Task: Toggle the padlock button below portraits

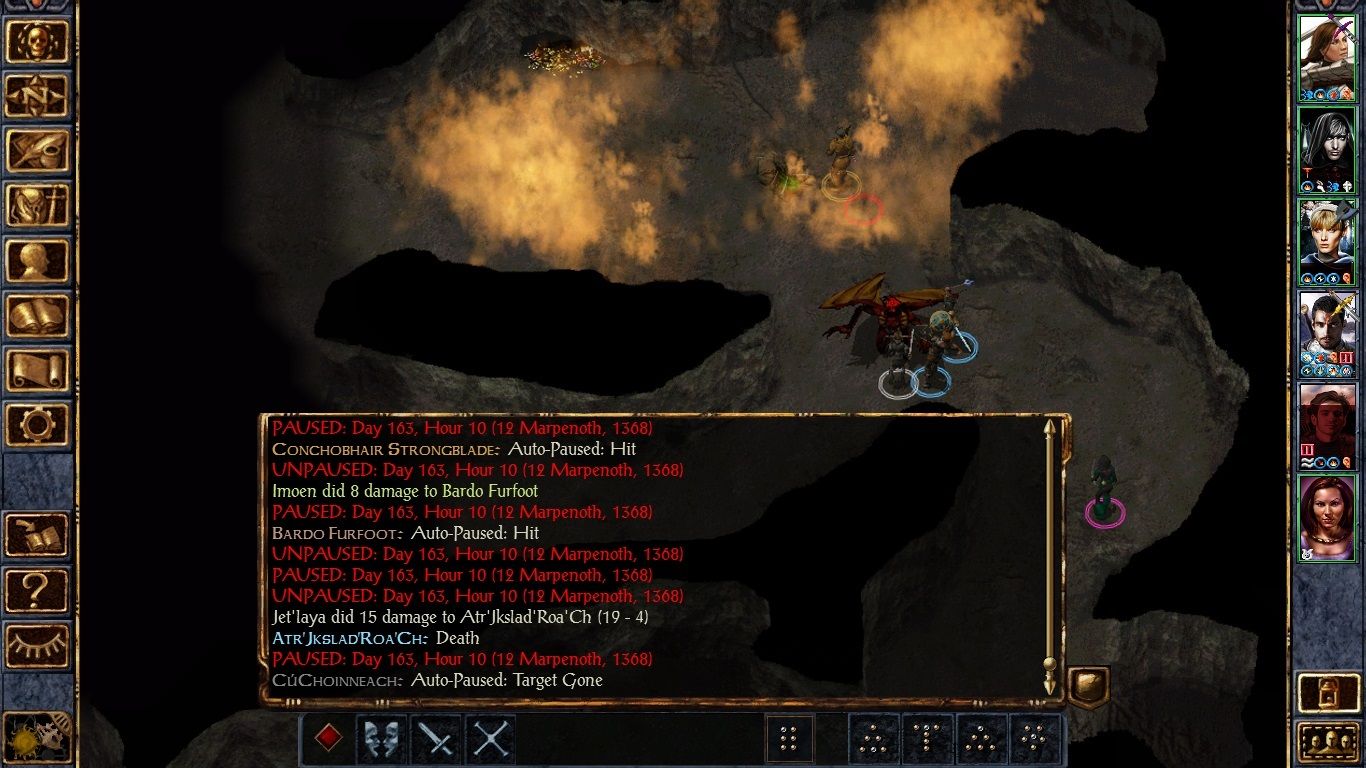Action: click(1326, 692)
